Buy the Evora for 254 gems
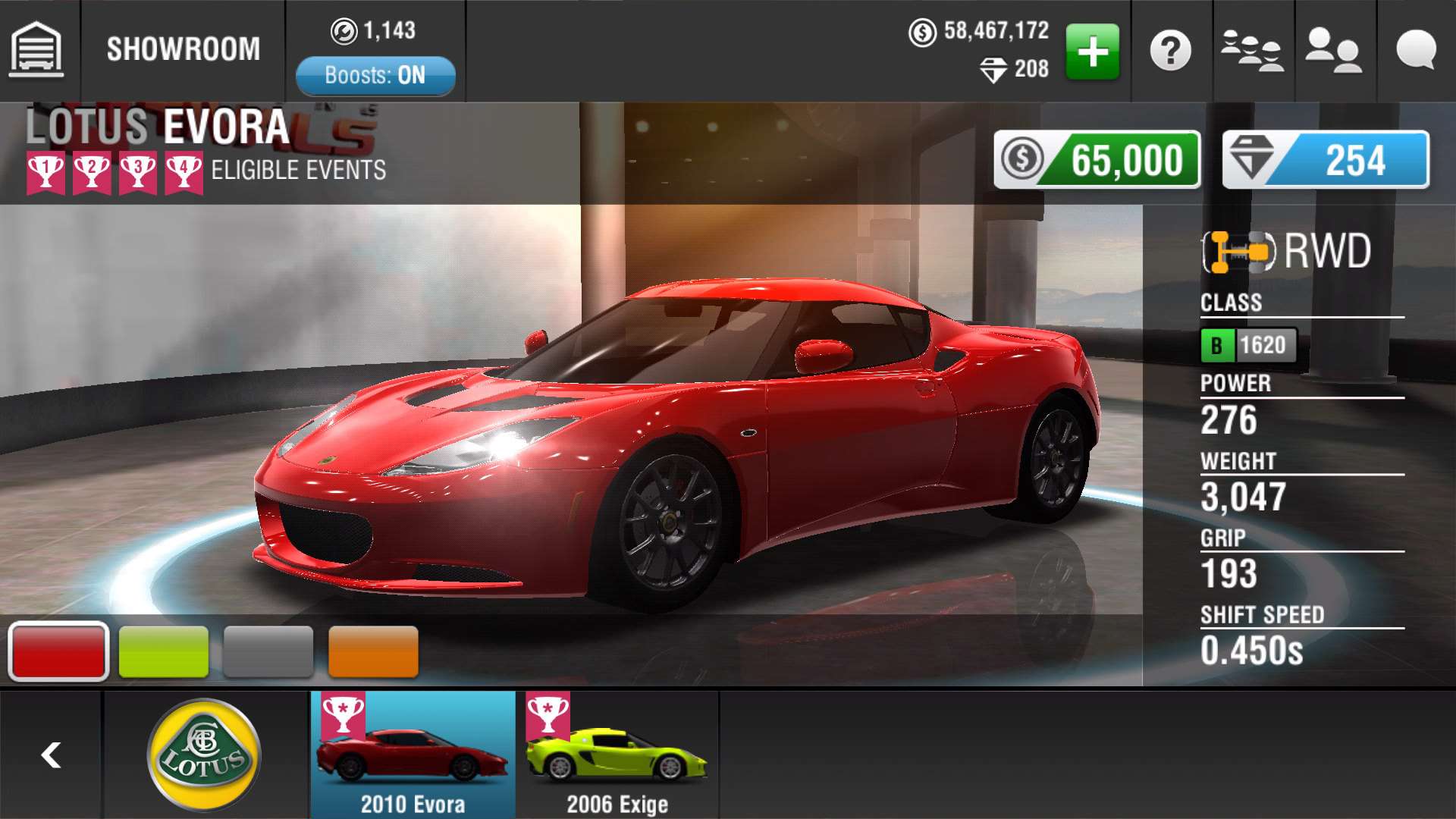Screen dimensions: 1456x819 pyautogui.click(x=1325, y=160)
